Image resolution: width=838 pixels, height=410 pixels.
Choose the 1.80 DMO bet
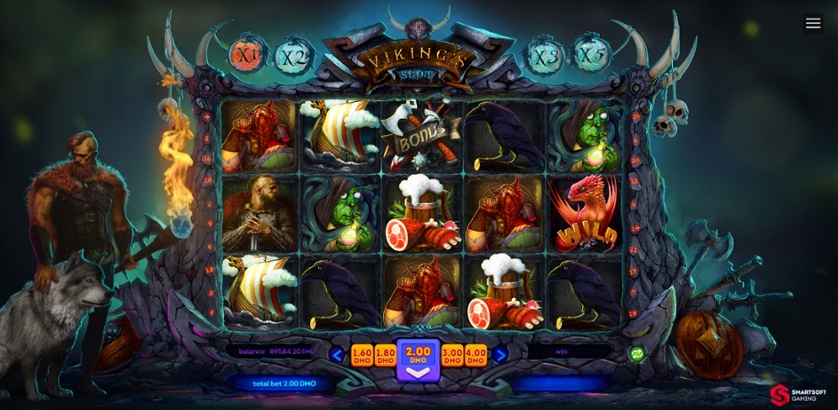click(385, 354)
